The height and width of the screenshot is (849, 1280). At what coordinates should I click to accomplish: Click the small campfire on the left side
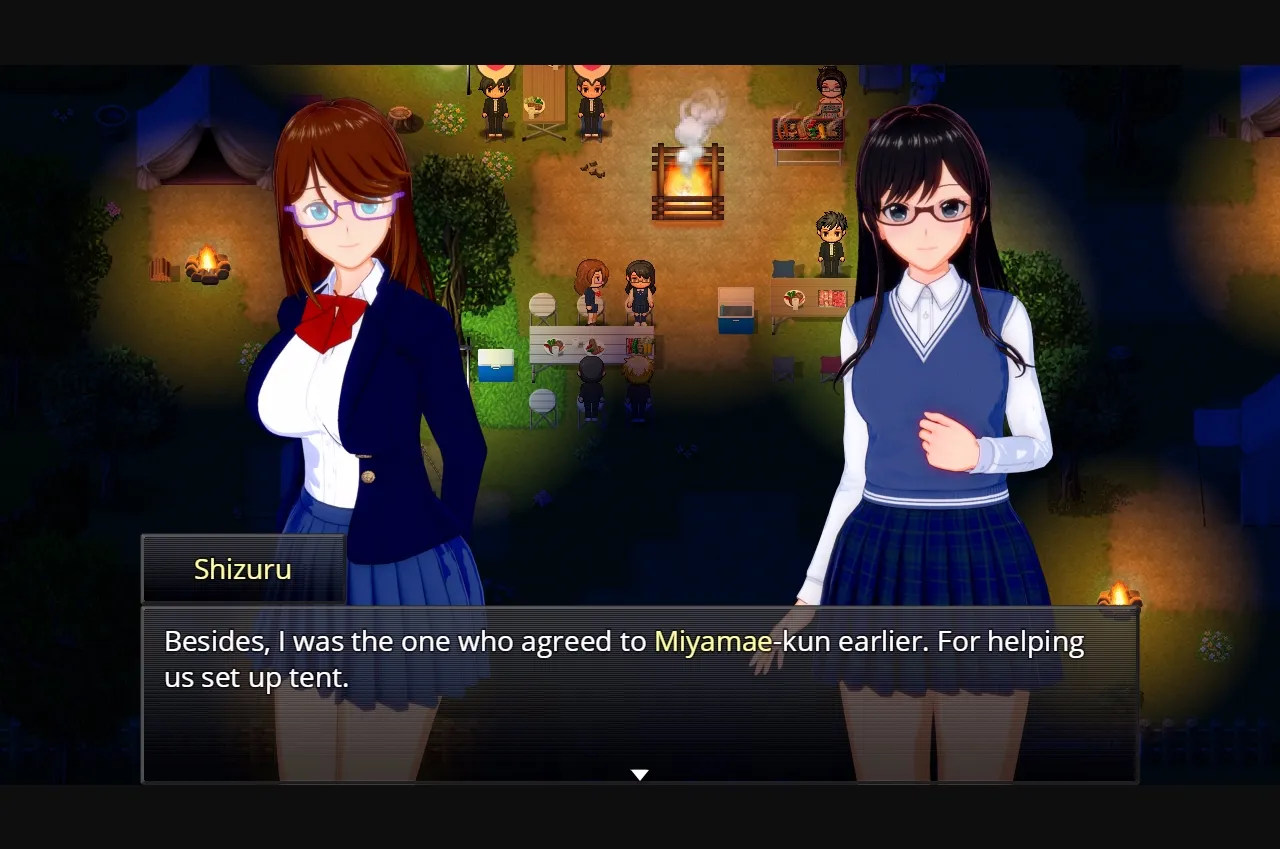point(206,263)
